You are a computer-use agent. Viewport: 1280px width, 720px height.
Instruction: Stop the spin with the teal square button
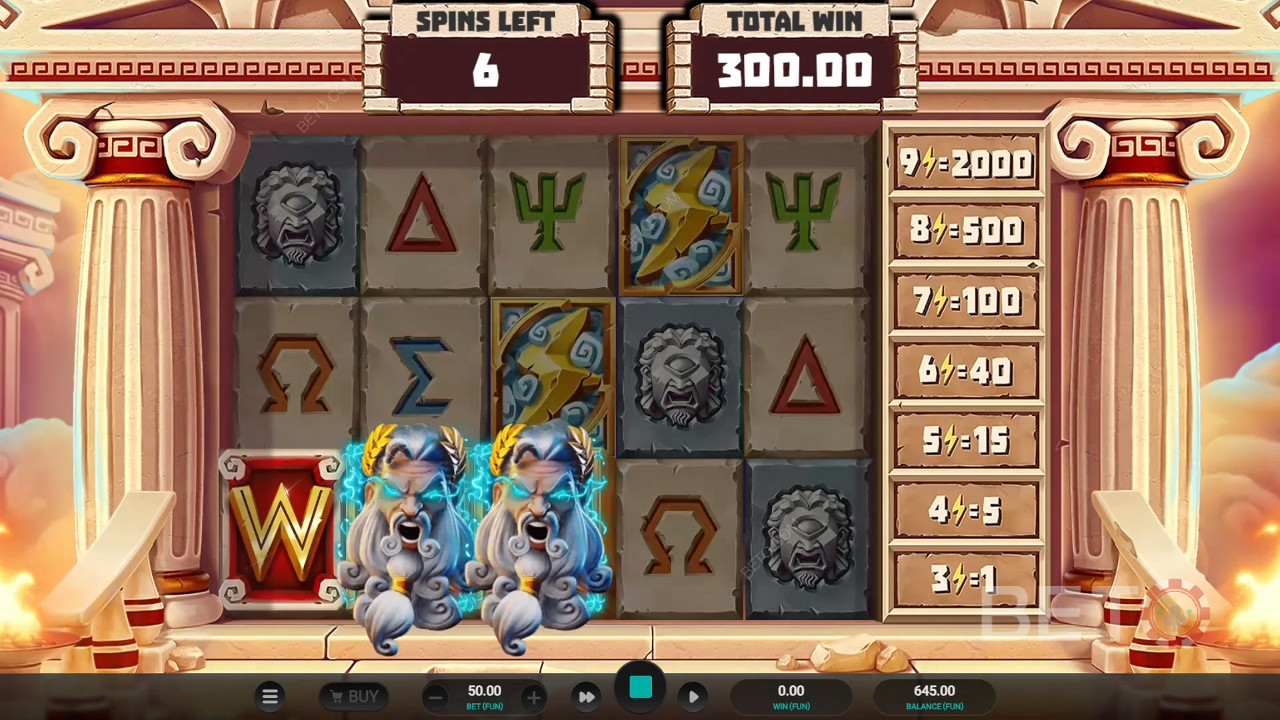(641, 688)
